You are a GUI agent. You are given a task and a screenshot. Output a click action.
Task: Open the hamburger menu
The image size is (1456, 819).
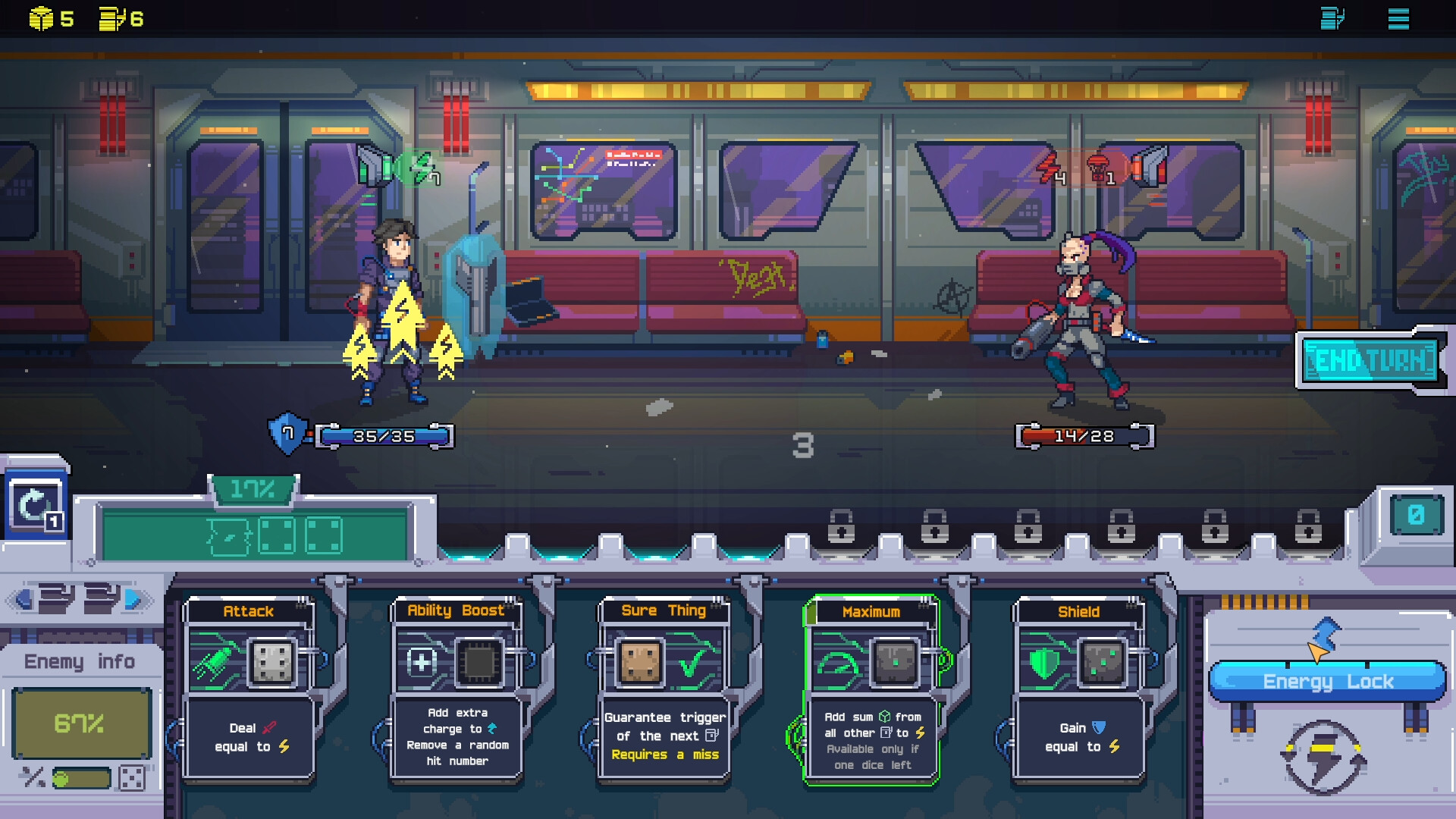1398,19
